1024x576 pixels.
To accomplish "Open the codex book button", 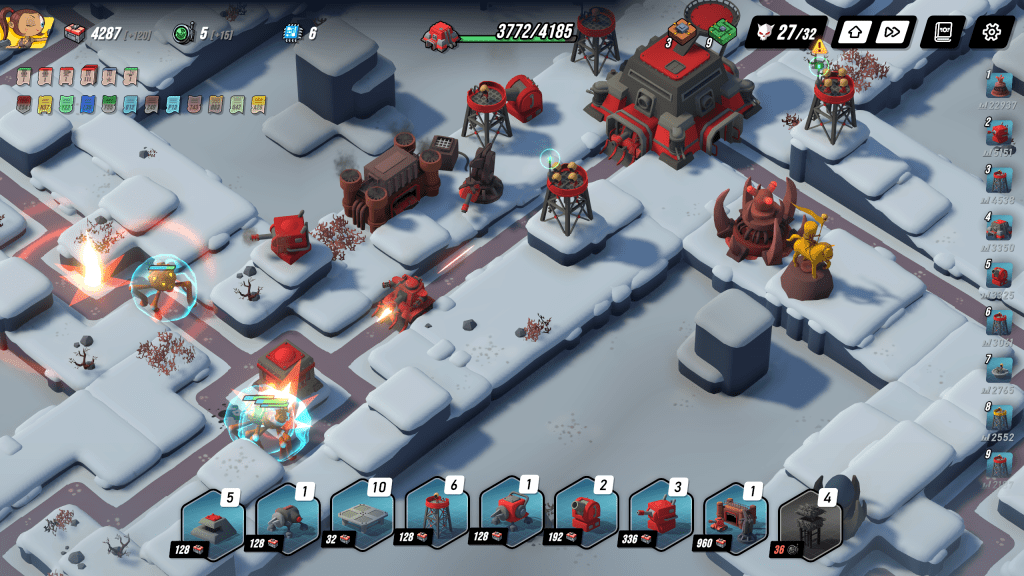I will coord(942,32).
